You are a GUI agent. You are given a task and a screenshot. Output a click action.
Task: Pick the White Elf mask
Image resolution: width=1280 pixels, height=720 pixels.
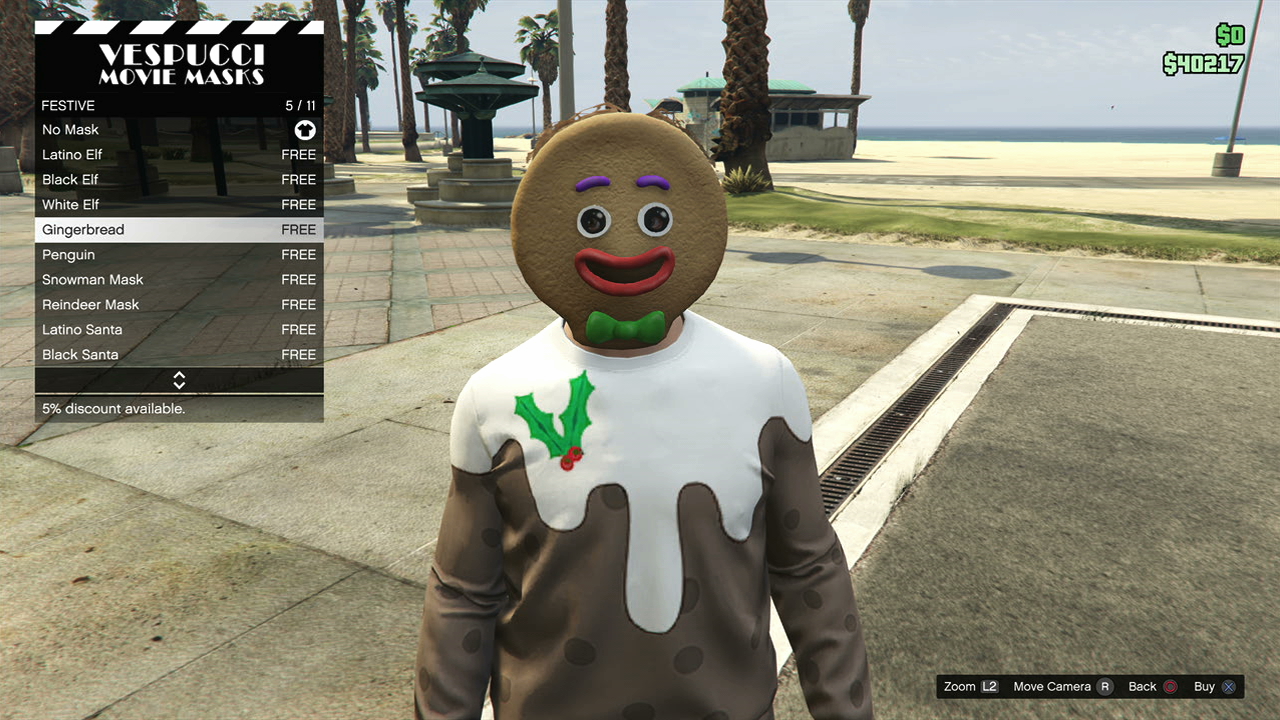coord(178,205)
